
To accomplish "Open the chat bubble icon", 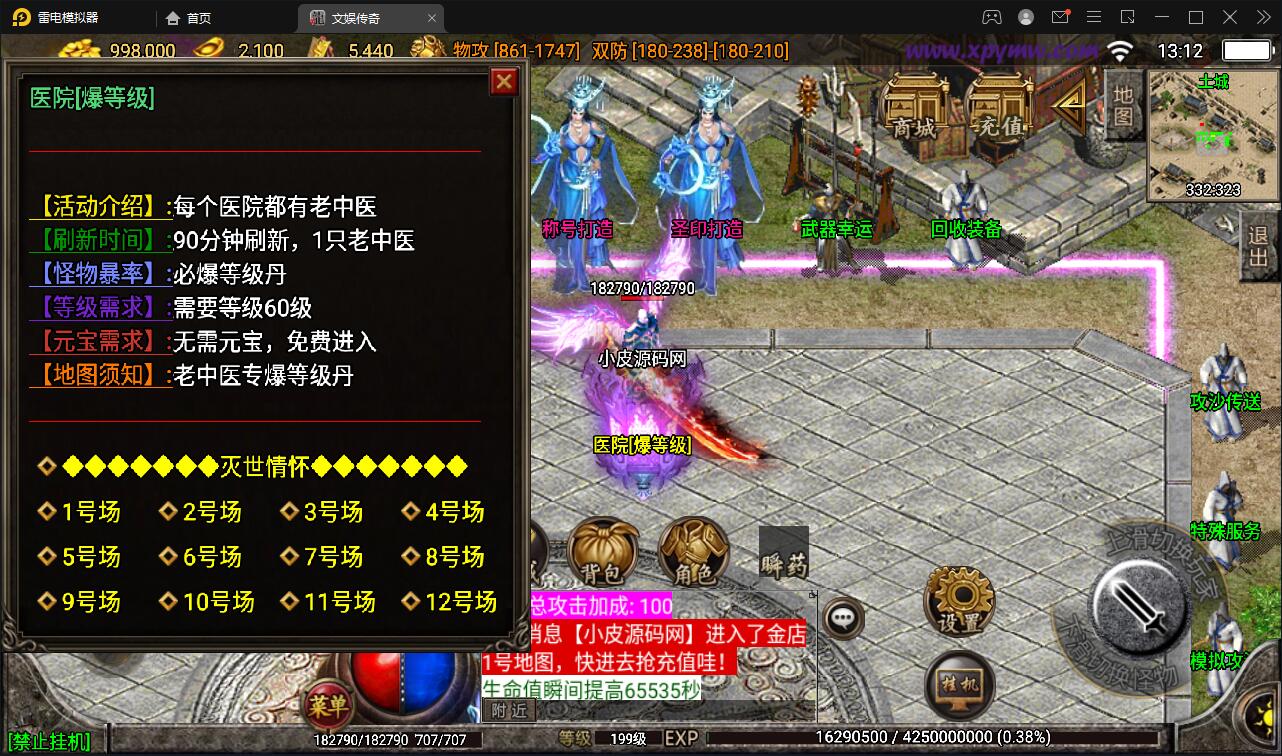I will pyautogui.click(x=843, y=618).
